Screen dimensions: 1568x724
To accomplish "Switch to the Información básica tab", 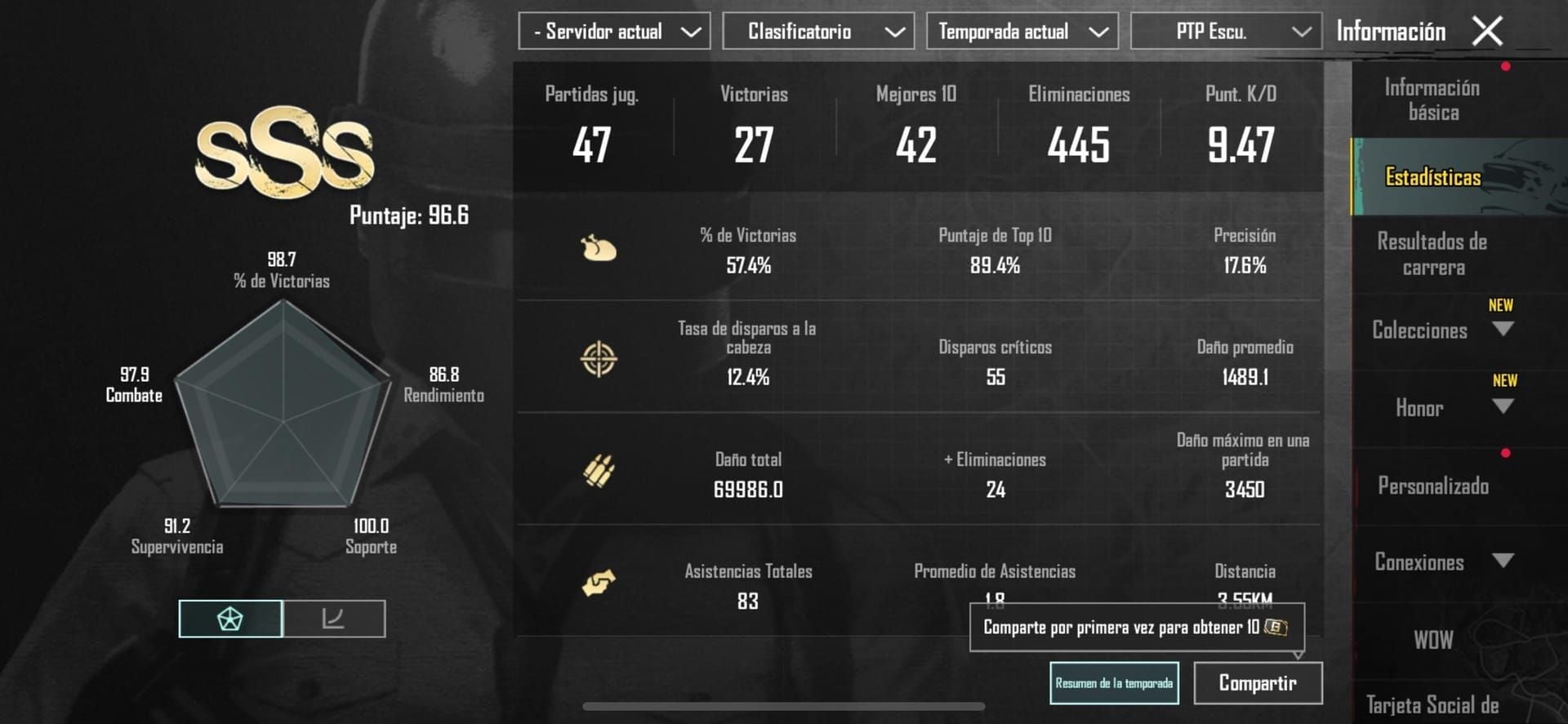I will [x=1432, y=98].
